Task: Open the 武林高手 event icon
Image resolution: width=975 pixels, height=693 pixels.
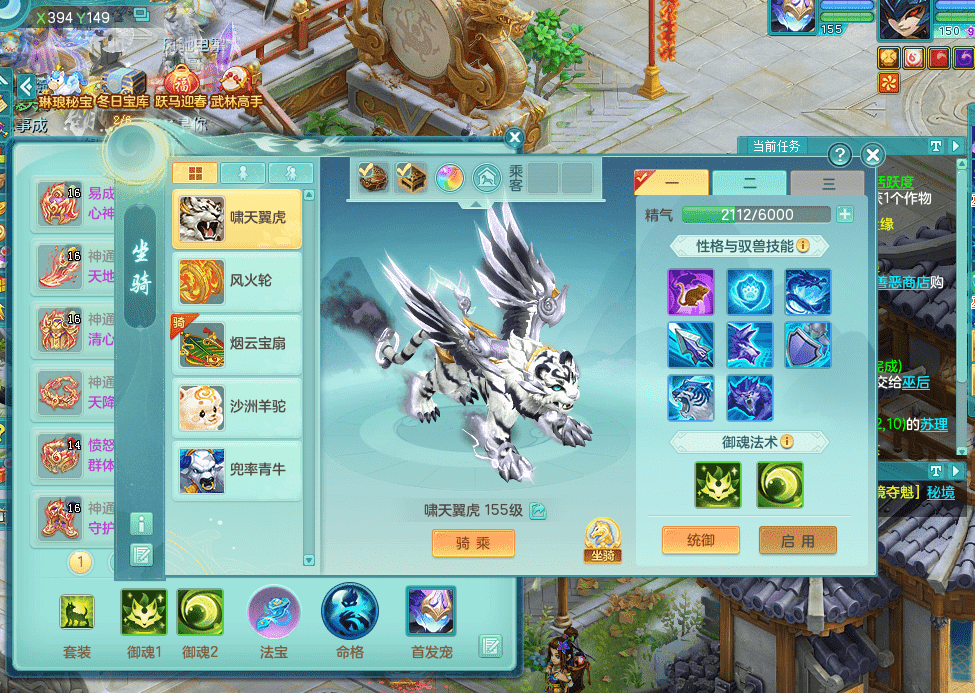Action: click(235, 85)
